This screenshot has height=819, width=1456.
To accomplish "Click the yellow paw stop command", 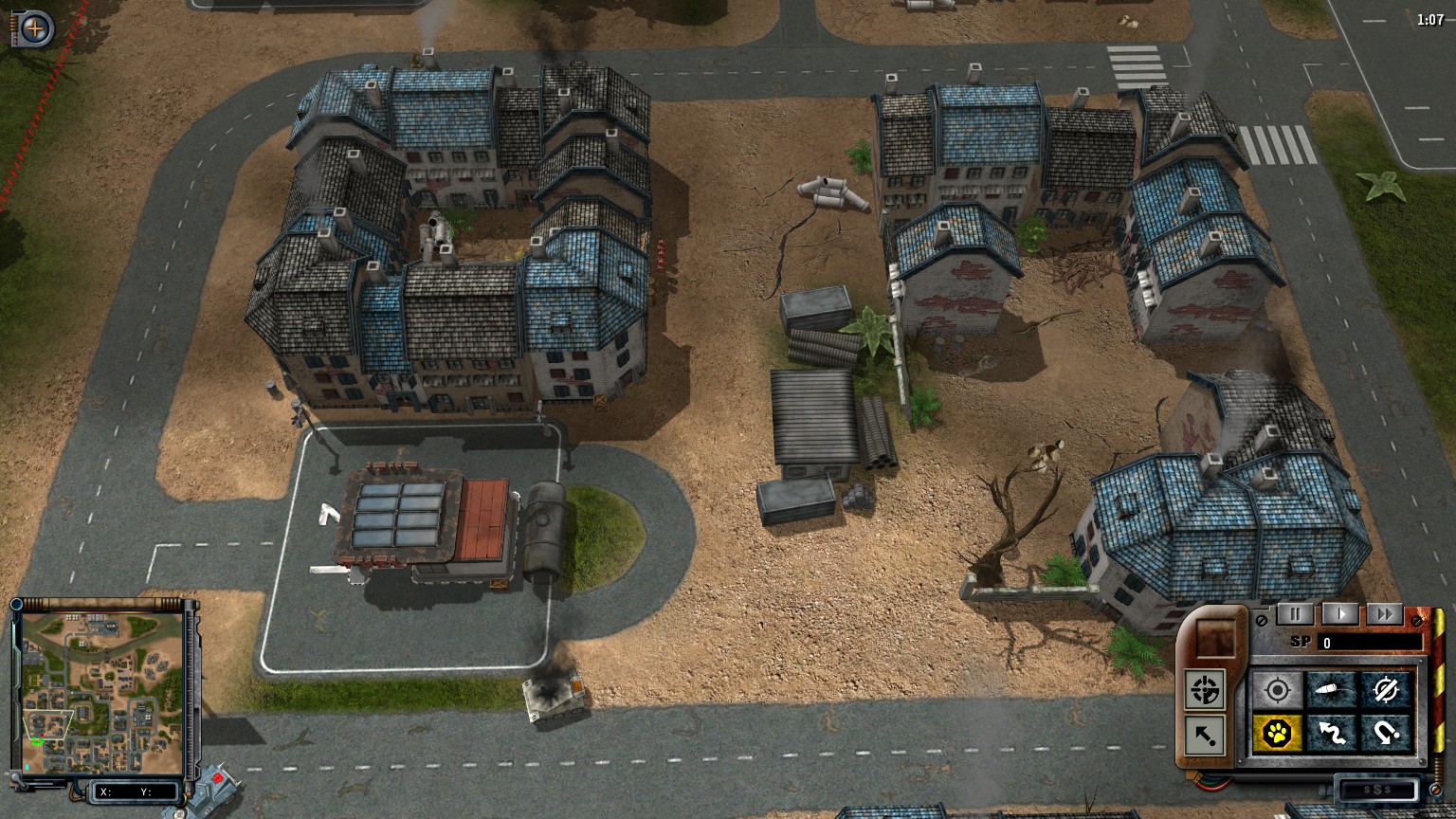I will (1277, 733).
